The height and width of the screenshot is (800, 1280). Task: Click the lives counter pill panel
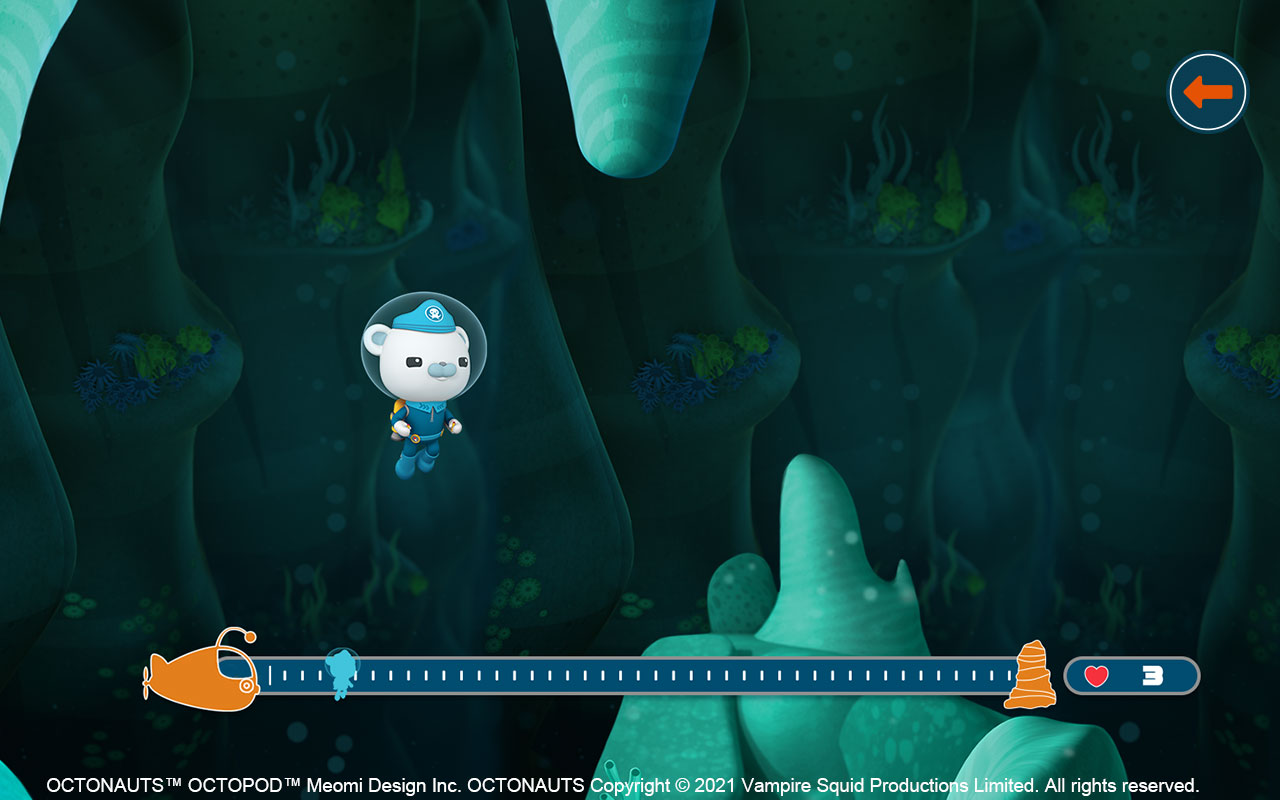tap(1133, 675)
